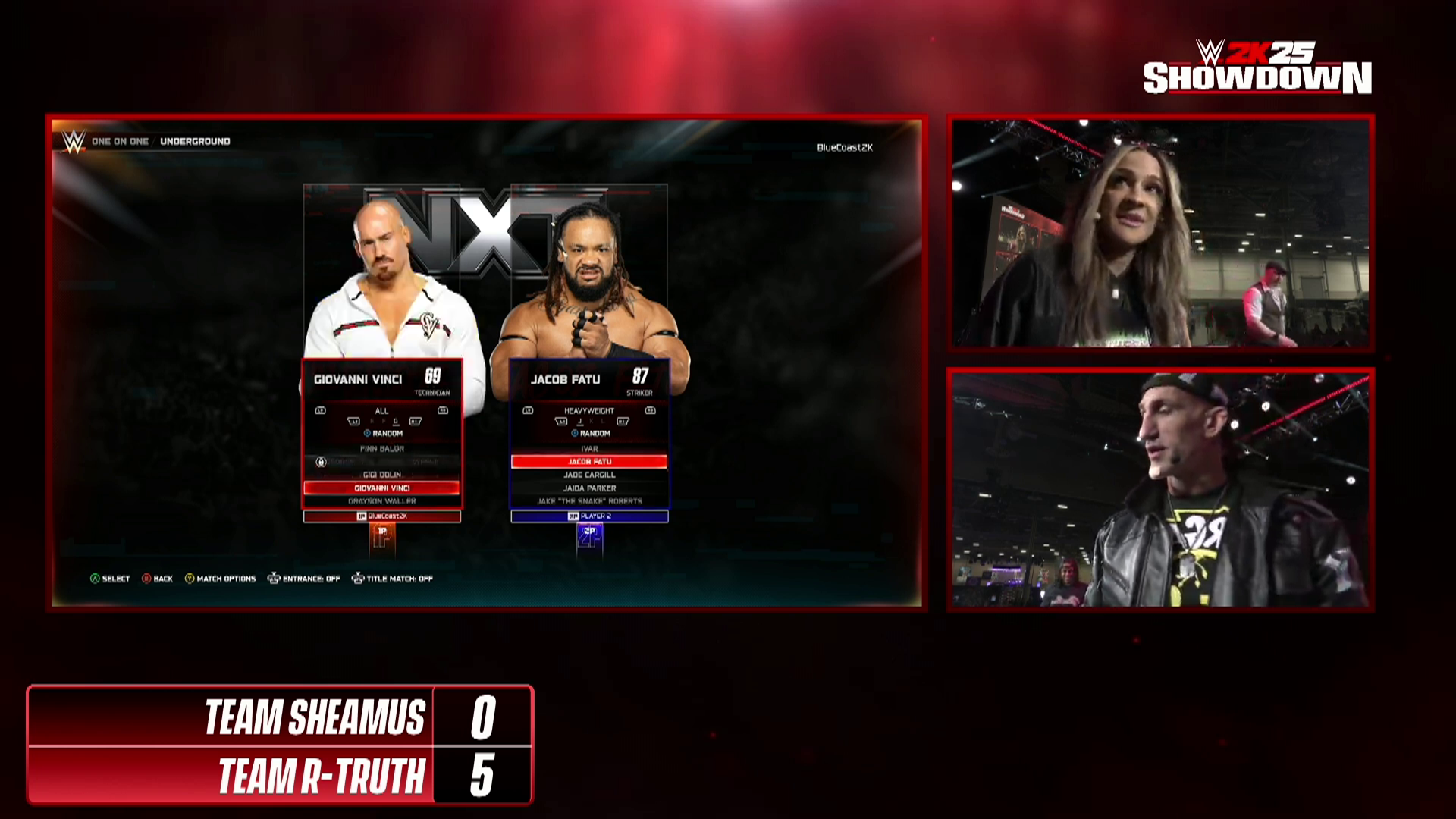
Task: Click the BlueCoast2K player one tag
Action: coord(382,516)
